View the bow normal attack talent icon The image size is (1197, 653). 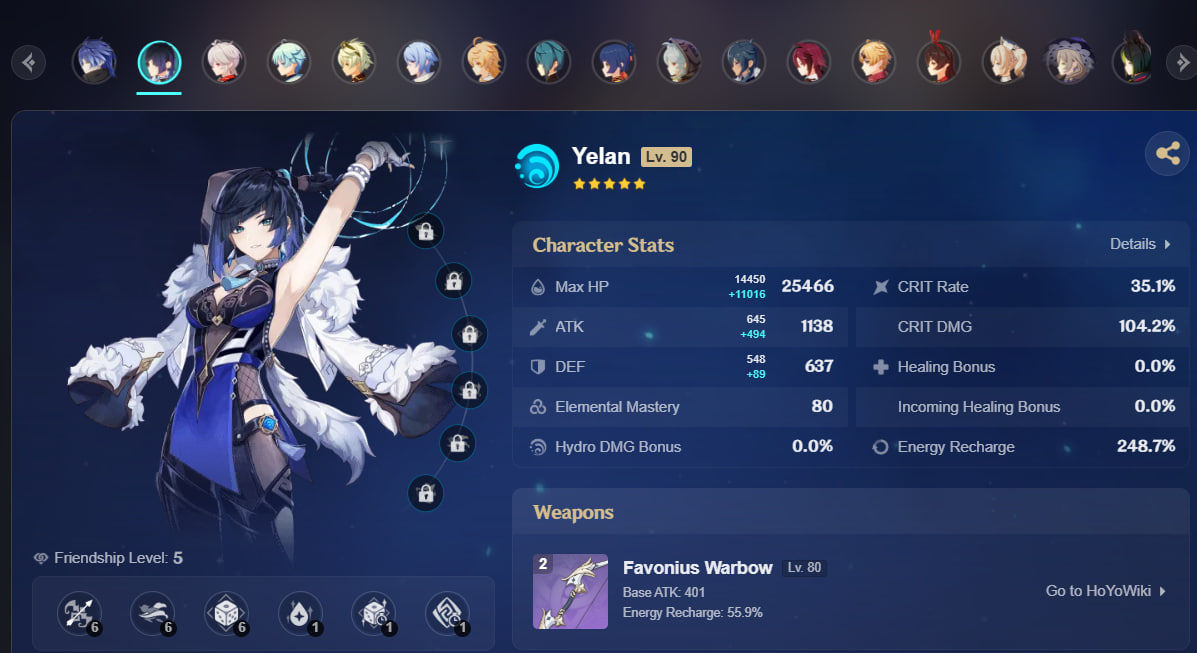point(79,614)
